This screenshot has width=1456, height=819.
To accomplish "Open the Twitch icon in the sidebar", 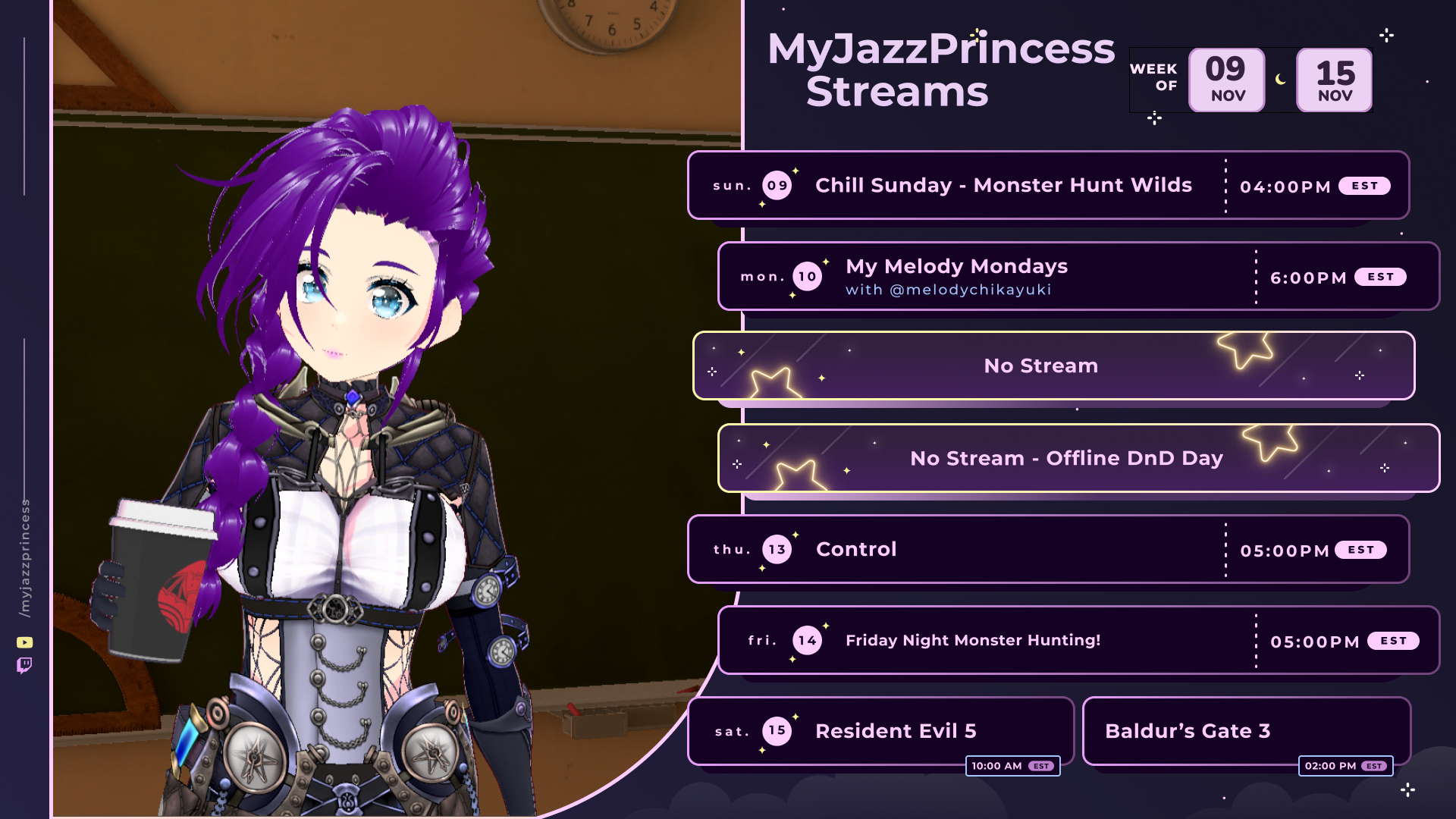I will (24, 666).
